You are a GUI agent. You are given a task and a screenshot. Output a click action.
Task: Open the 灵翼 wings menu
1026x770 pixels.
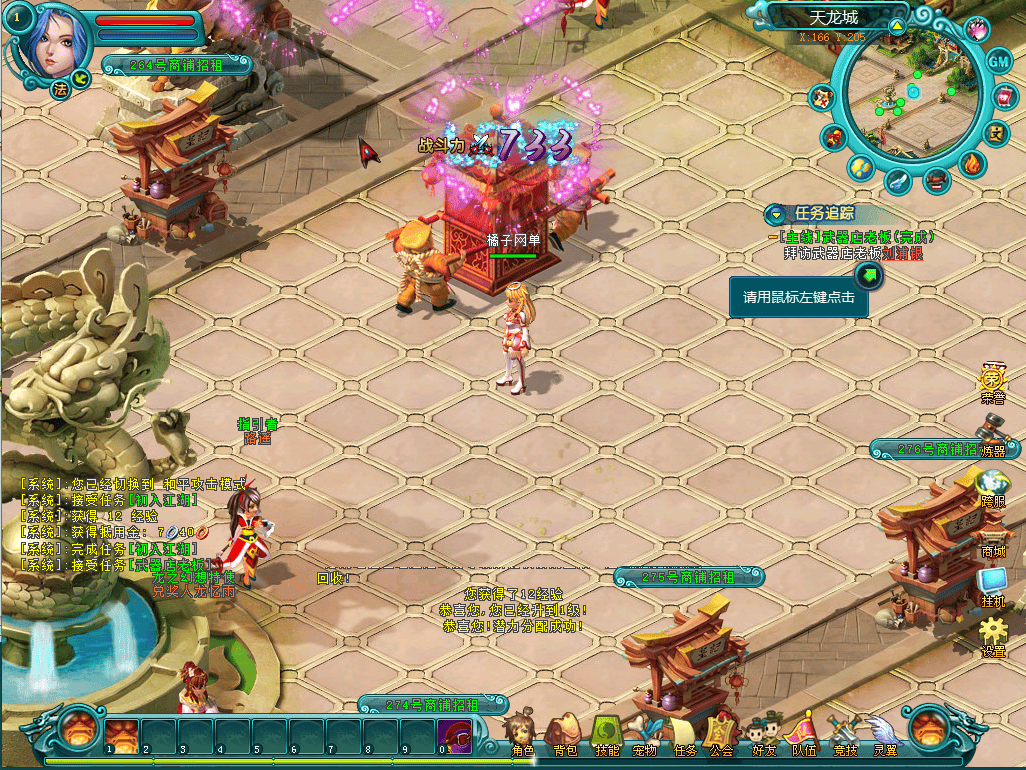[884, 733]
